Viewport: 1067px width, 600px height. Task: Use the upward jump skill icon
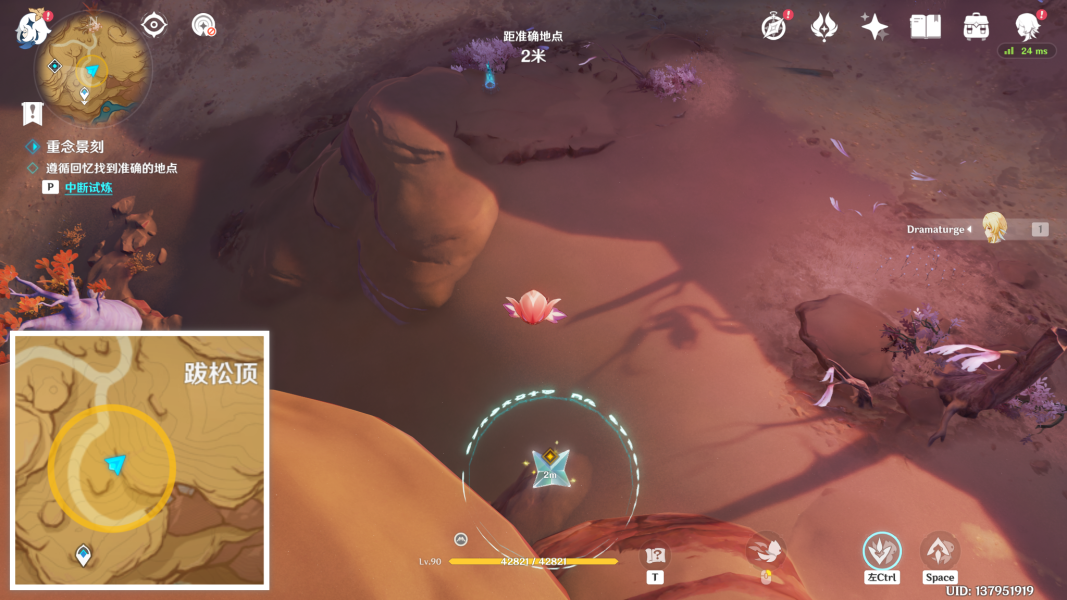[x=939, y=551]
